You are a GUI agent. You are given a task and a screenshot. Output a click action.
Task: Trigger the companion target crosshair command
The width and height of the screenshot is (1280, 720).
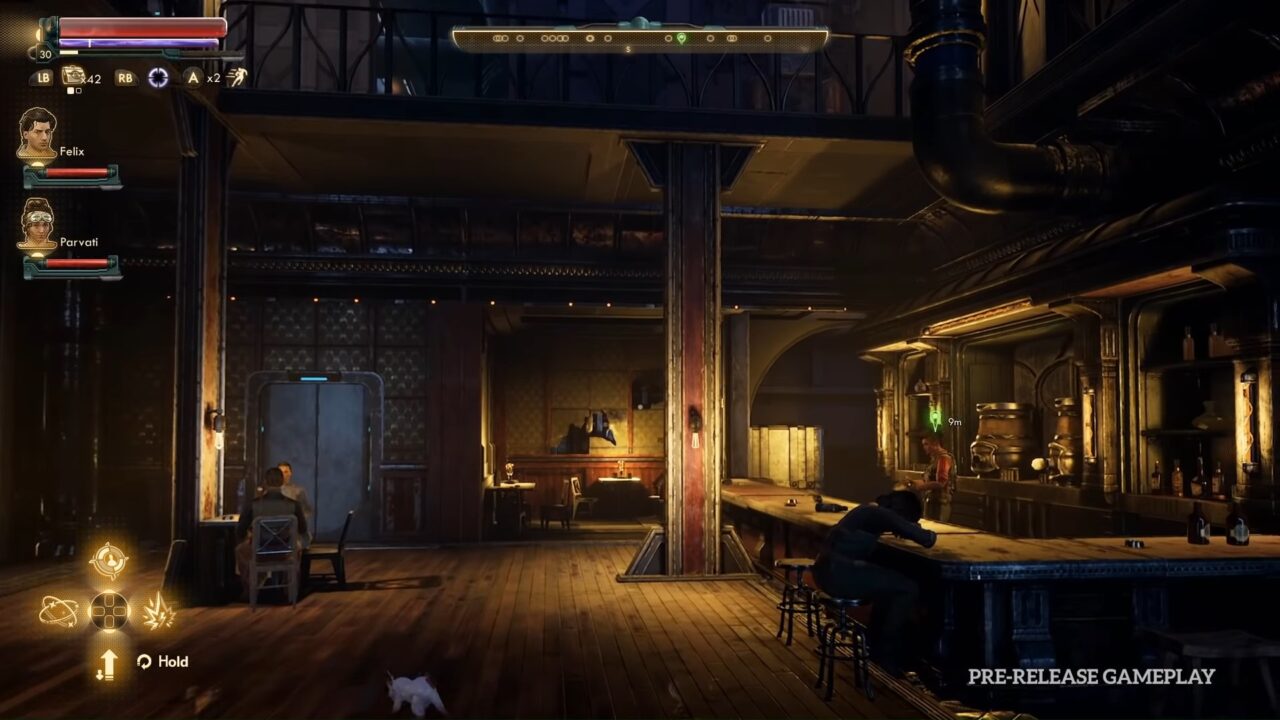pyautogui.click(x=108, y=561)
